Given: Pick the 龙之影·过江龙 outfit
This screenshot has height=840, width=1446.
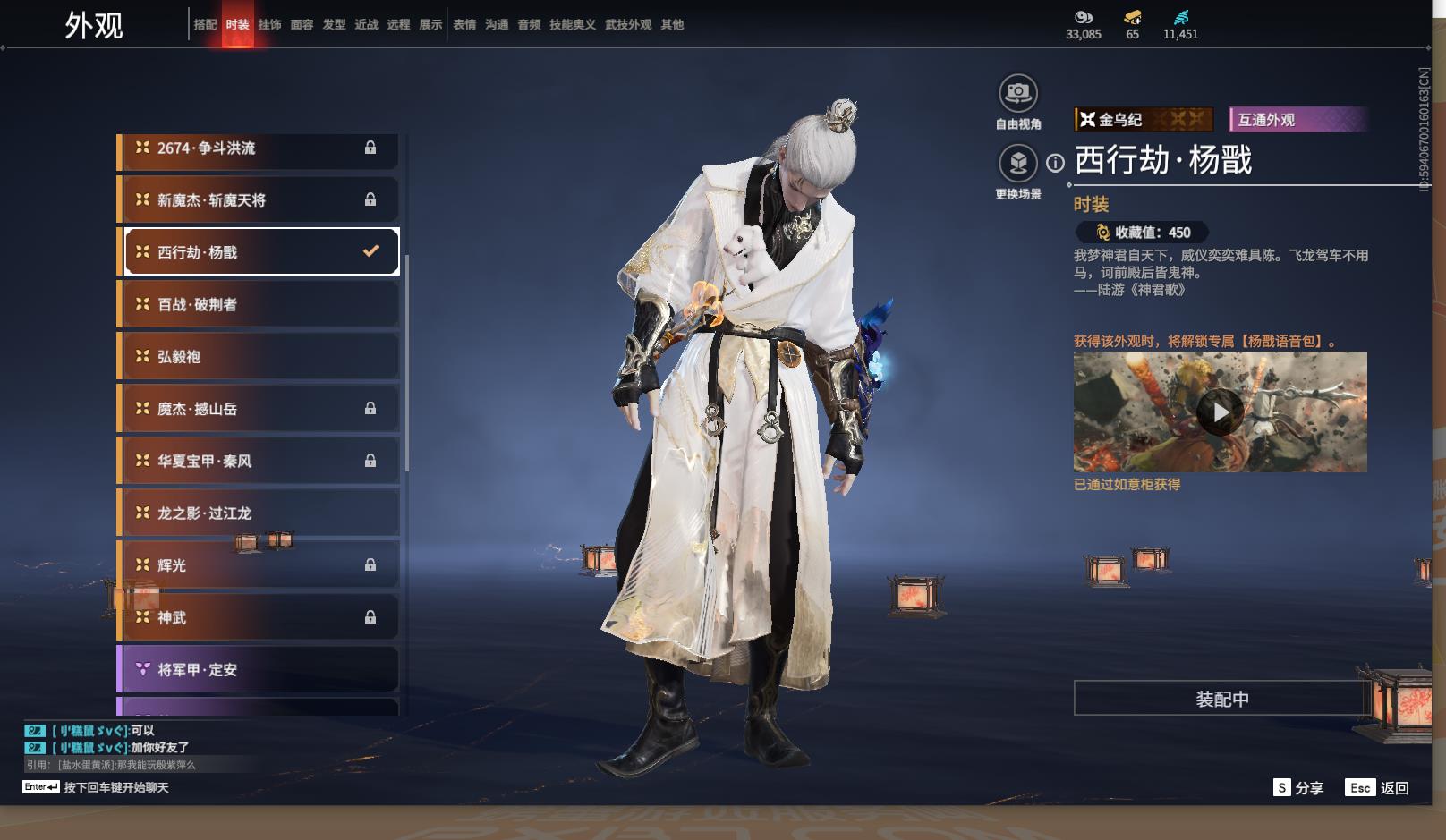Looking at the screenshot, I should (259, 513).
